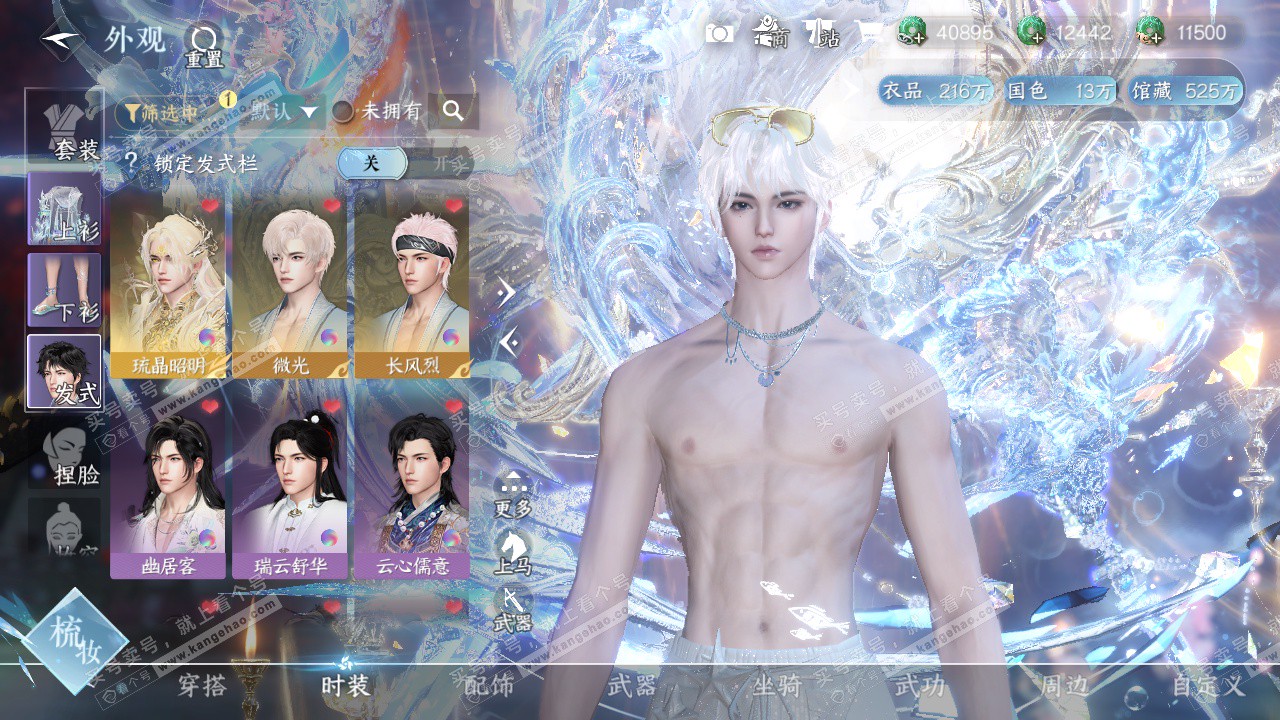Choose the 微光 hairstyle
The width and height of the screenshot is (1280, 720).
(290, 285)
